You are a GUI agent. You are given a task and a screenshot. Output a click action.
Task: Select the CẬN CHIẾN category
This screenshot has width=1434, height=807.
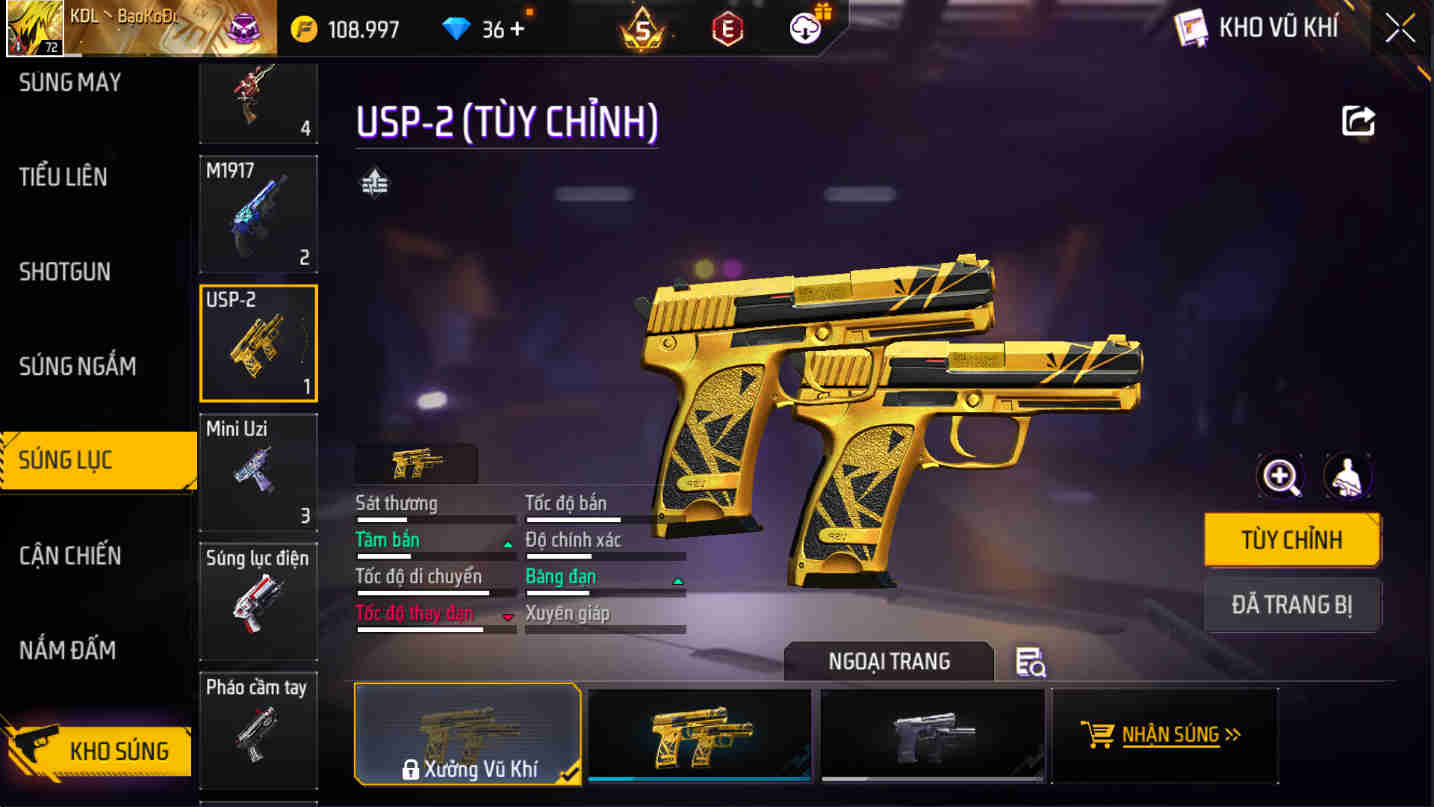tap(72, 555)
